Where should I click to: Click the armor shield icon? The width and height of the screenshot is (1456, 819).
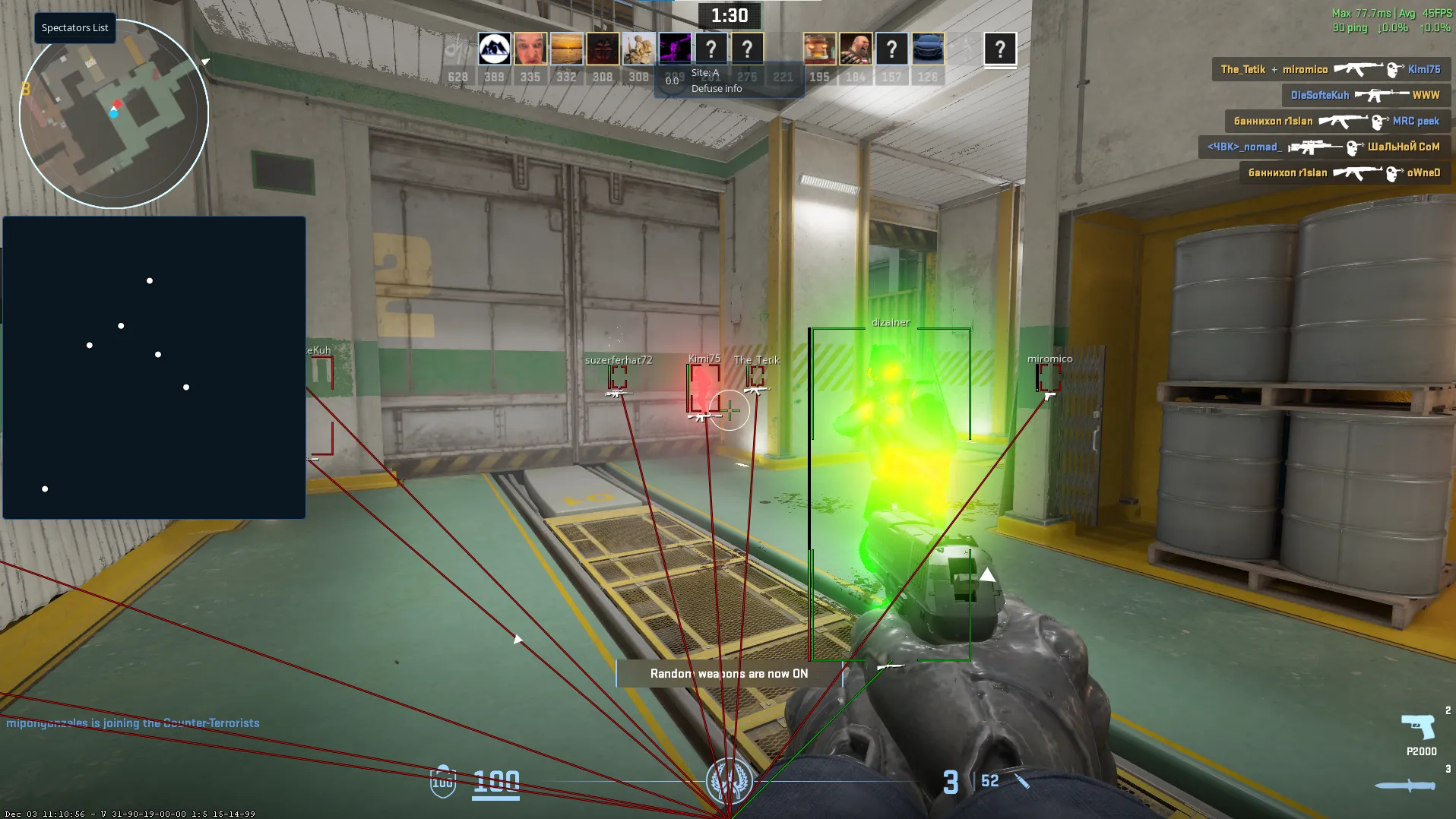click(x=443, y=781)
